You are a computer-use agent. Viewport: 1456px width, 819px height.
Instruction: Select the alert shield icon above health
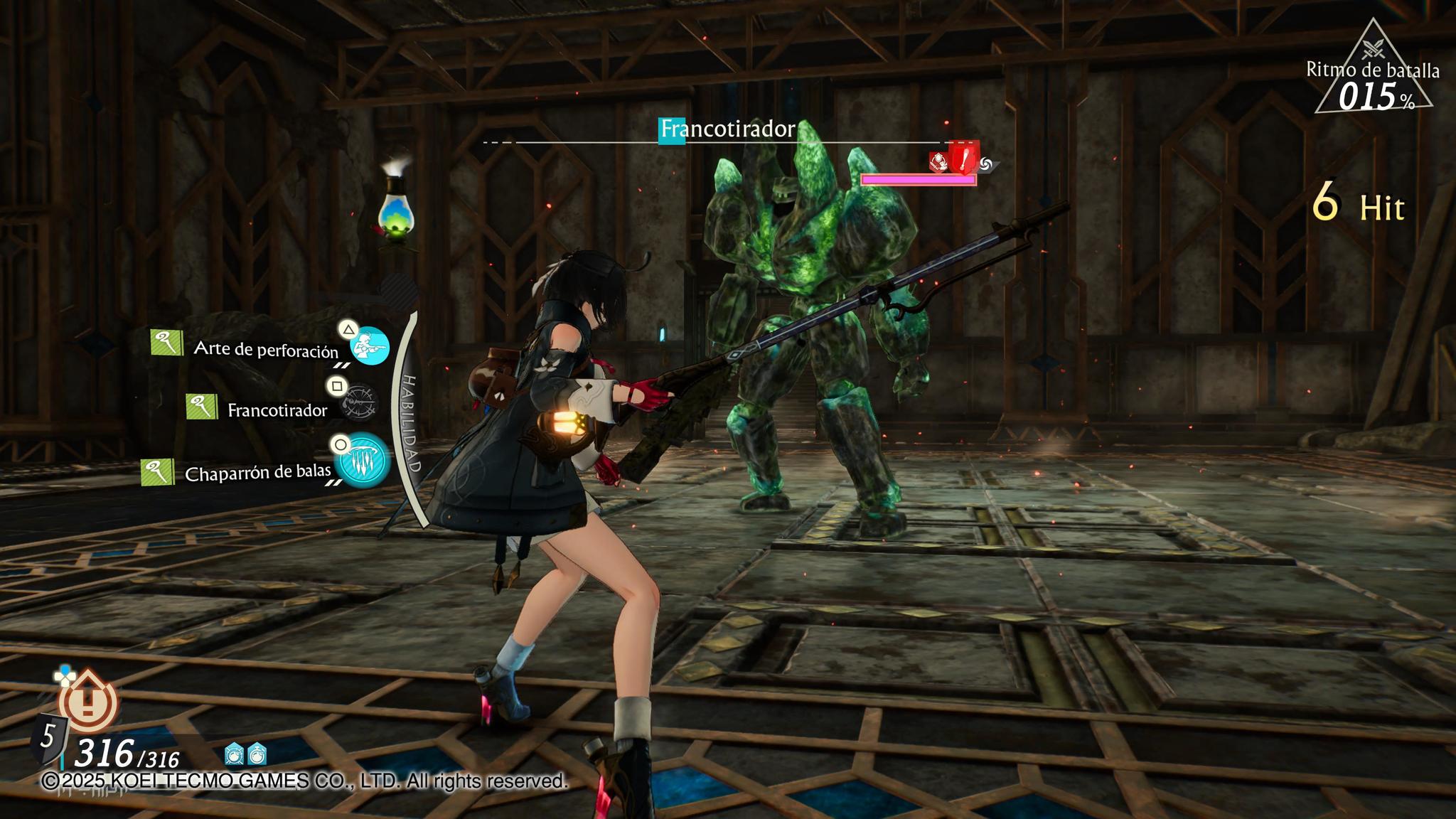pyautogui.click(x=88, y=702)
